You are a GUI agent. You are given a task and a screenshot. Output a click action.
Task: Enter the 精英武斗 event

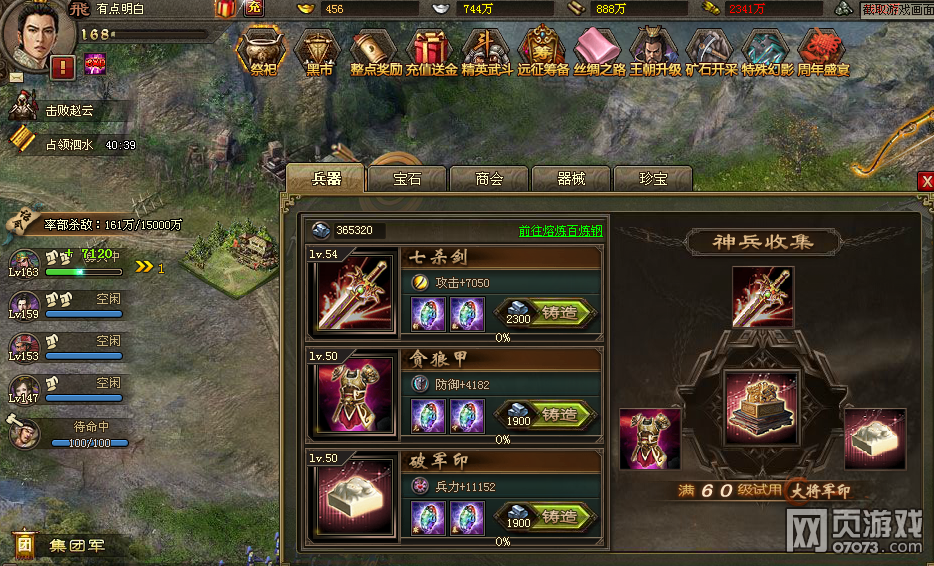[x=488, y=51]
